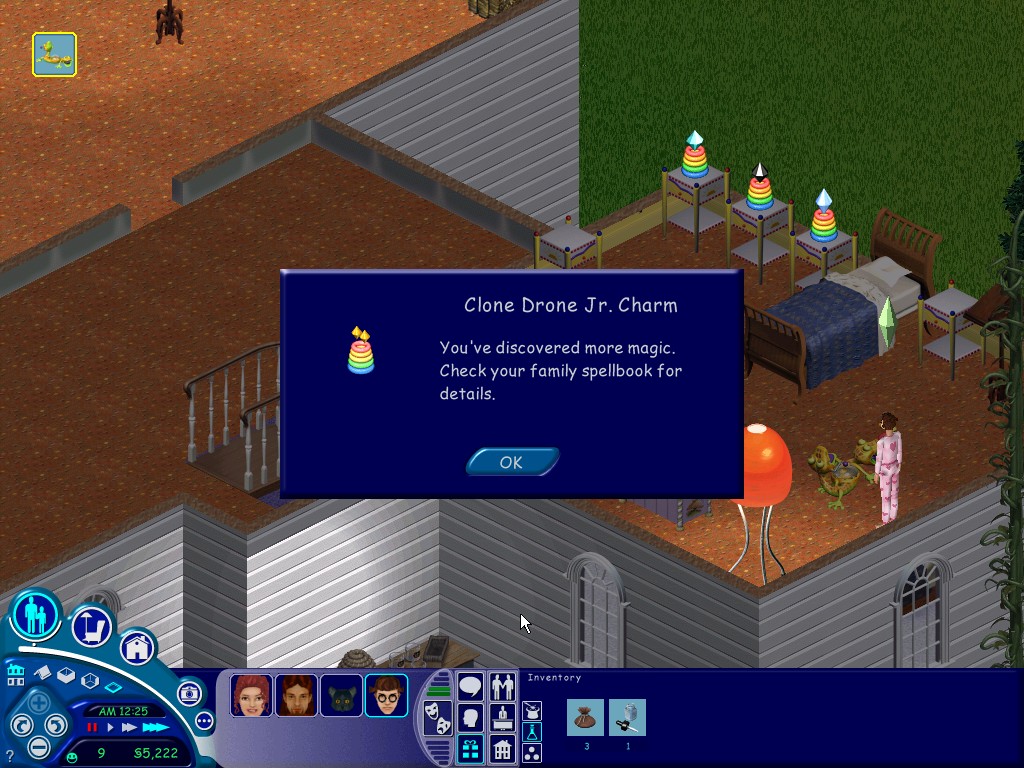The image size is (1024, 768).
Task: Select the bearded man's portrait
Action: 296,695
